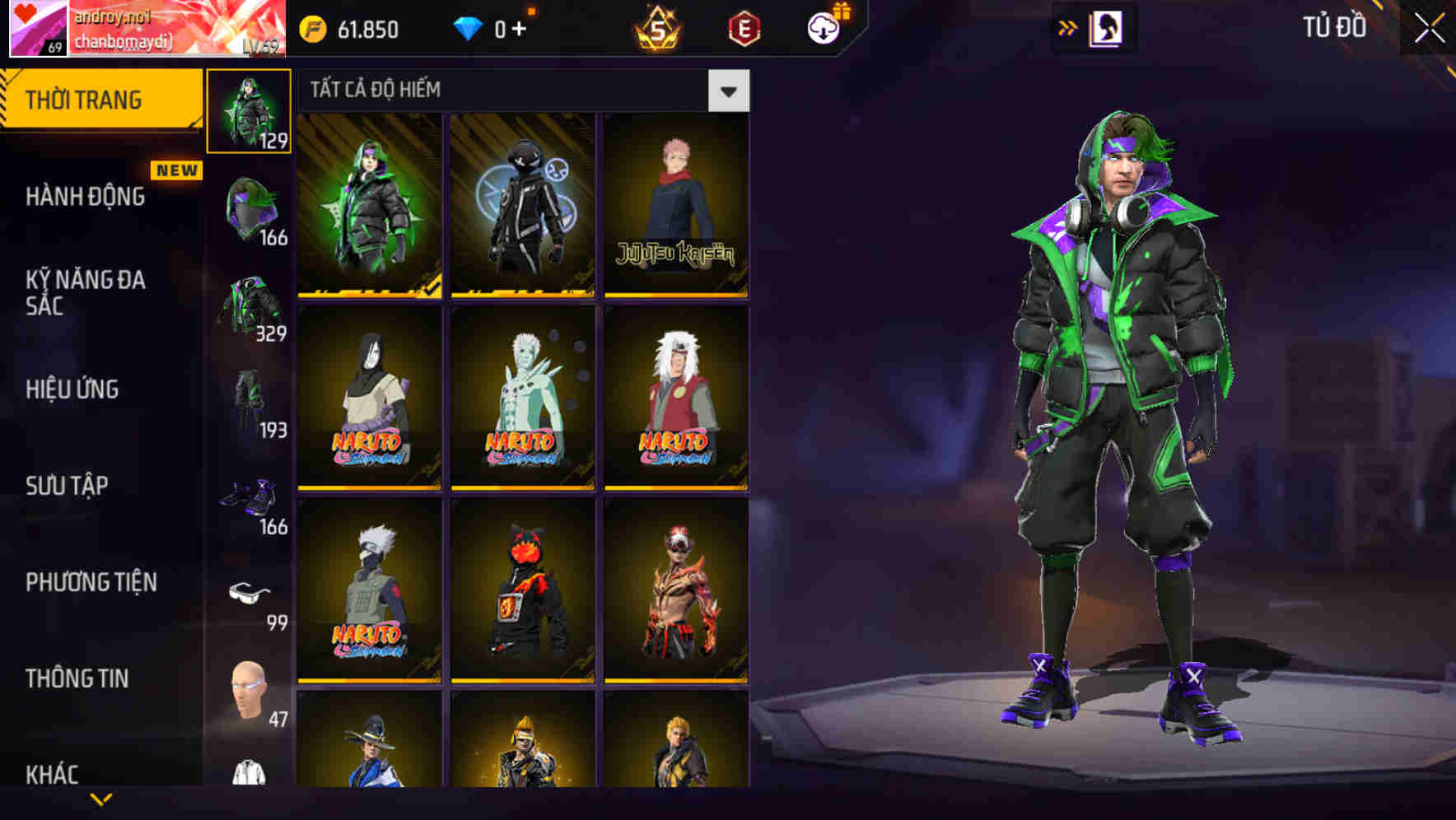Switch to the HÀNH ĐỘNG tab
The image size is (1456, 820).
click(x=85, y=196)
